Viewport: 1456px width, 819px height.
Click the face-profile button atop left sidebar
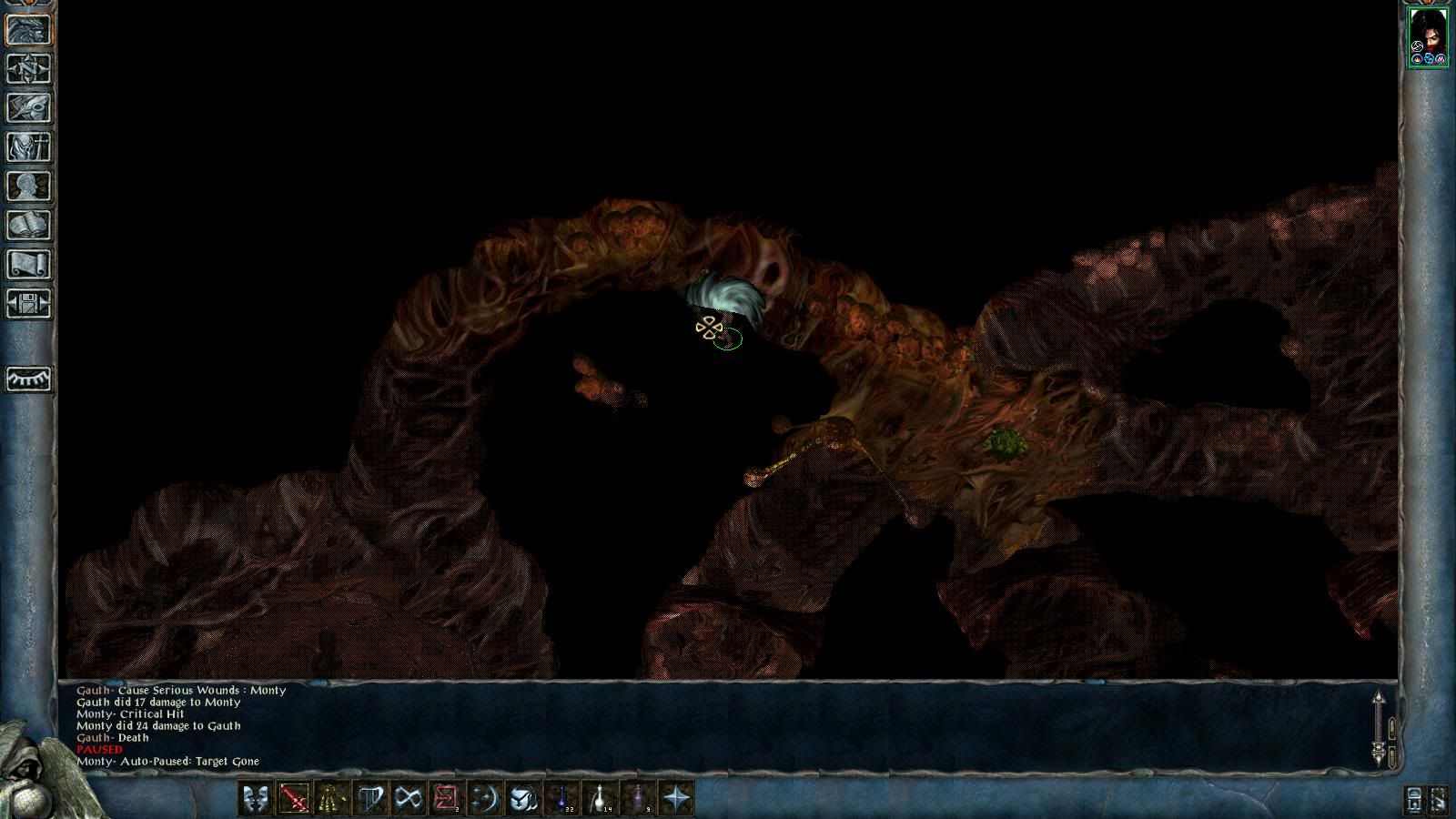(29, 30)
